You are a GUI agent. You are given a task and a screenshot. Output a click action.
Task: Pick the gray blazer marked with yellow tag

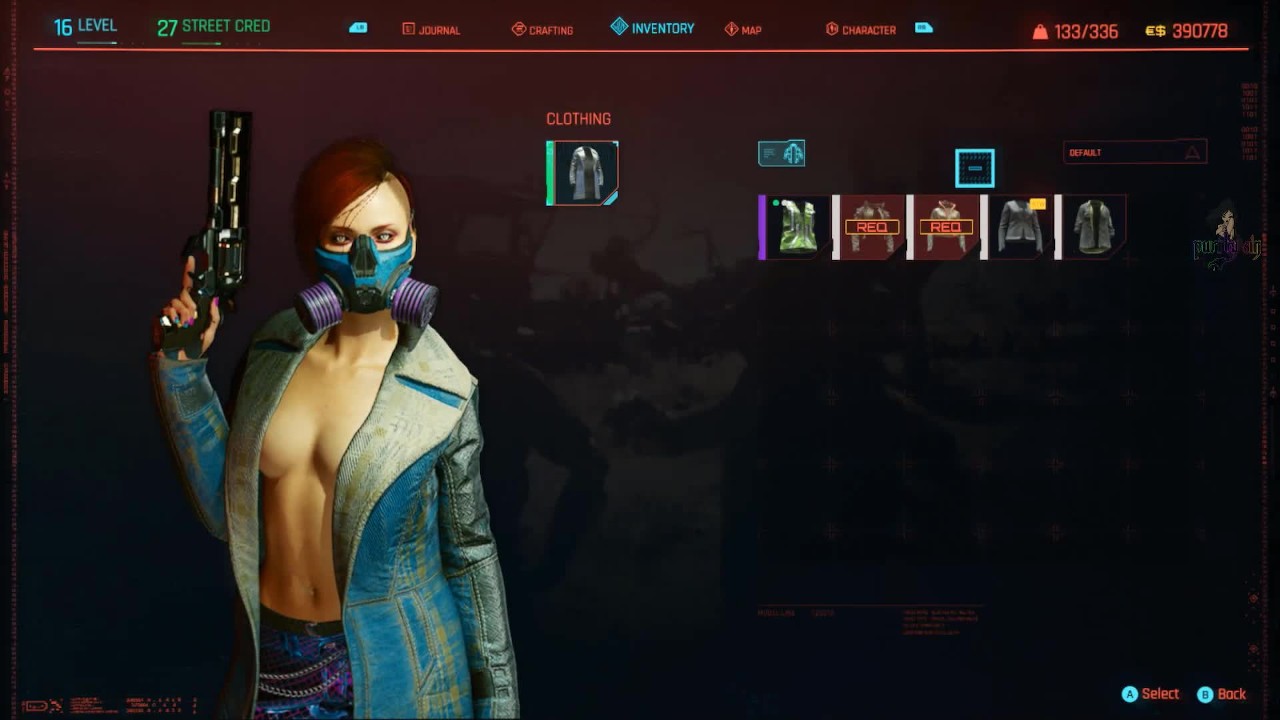coord(1019,227)
